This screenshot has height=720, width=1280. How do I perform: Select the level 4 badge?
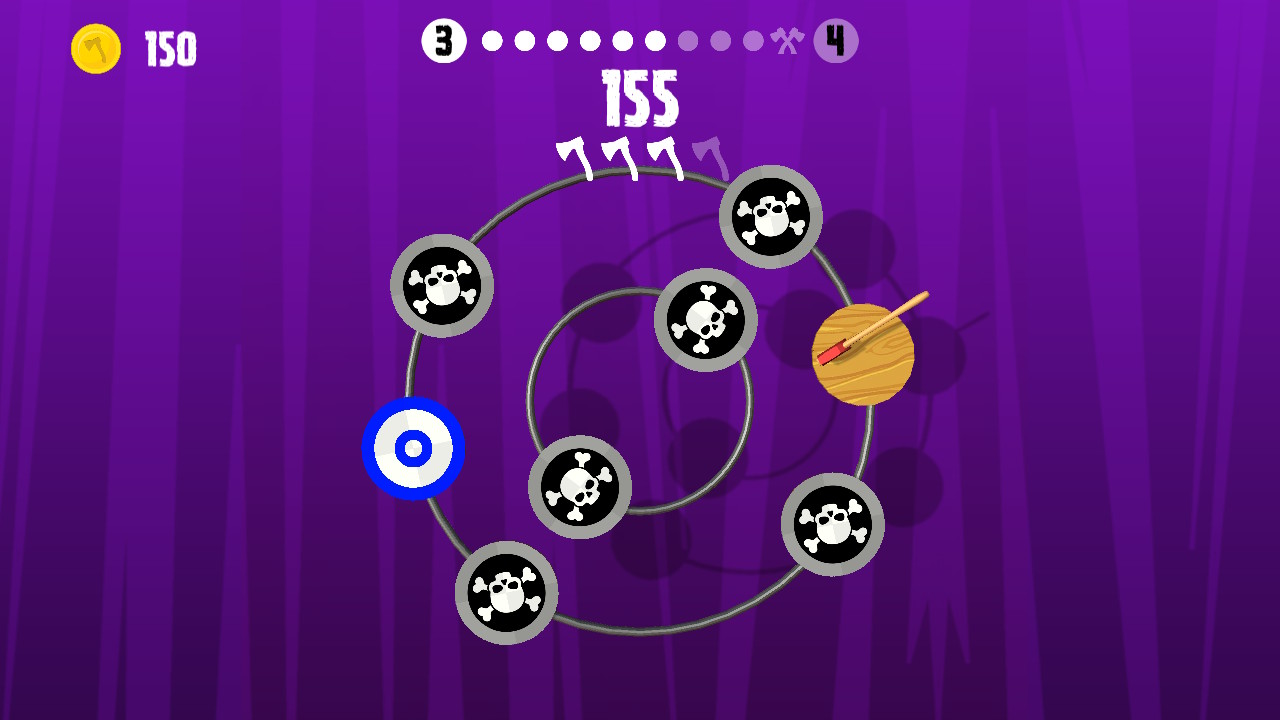click(x=836, y=41)
